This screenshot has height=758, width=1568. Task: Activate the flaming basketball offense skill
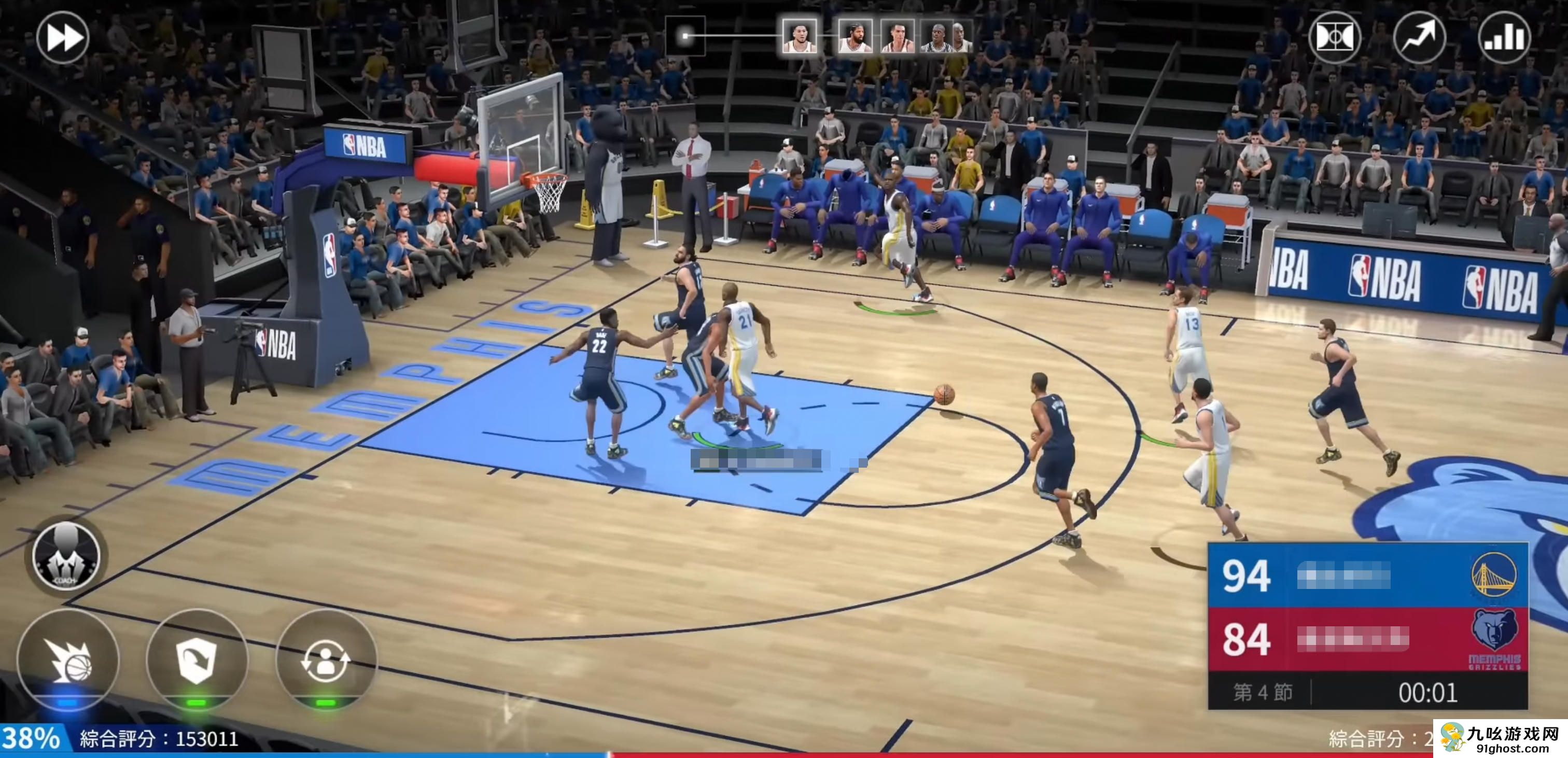[68, 660]
